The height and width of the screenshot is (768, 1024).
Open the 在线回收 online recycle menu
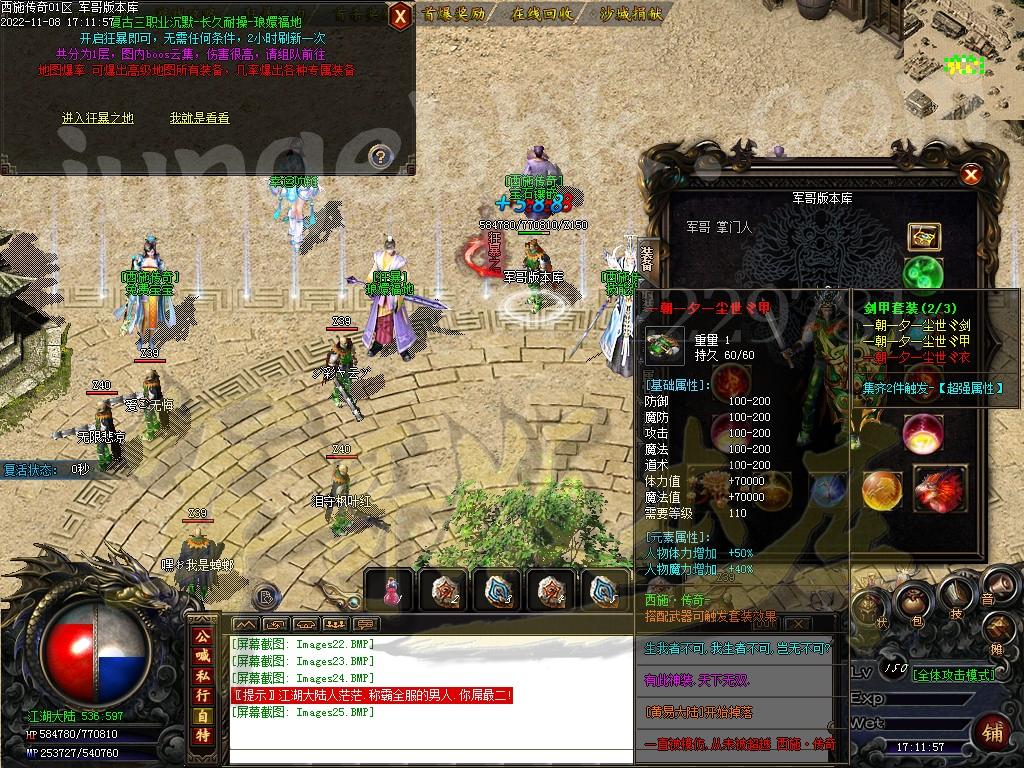[542, 14]
